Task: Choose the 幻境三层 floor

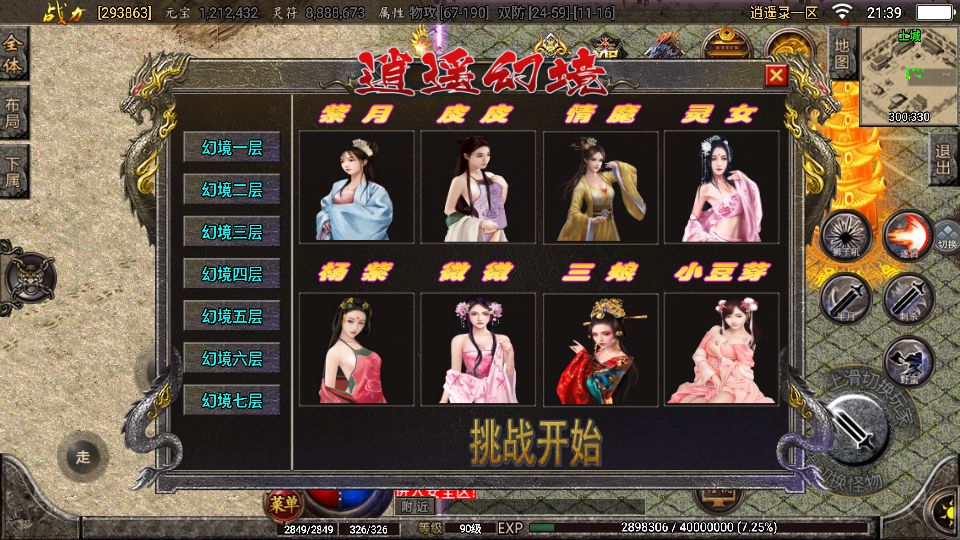Action: 232,232
